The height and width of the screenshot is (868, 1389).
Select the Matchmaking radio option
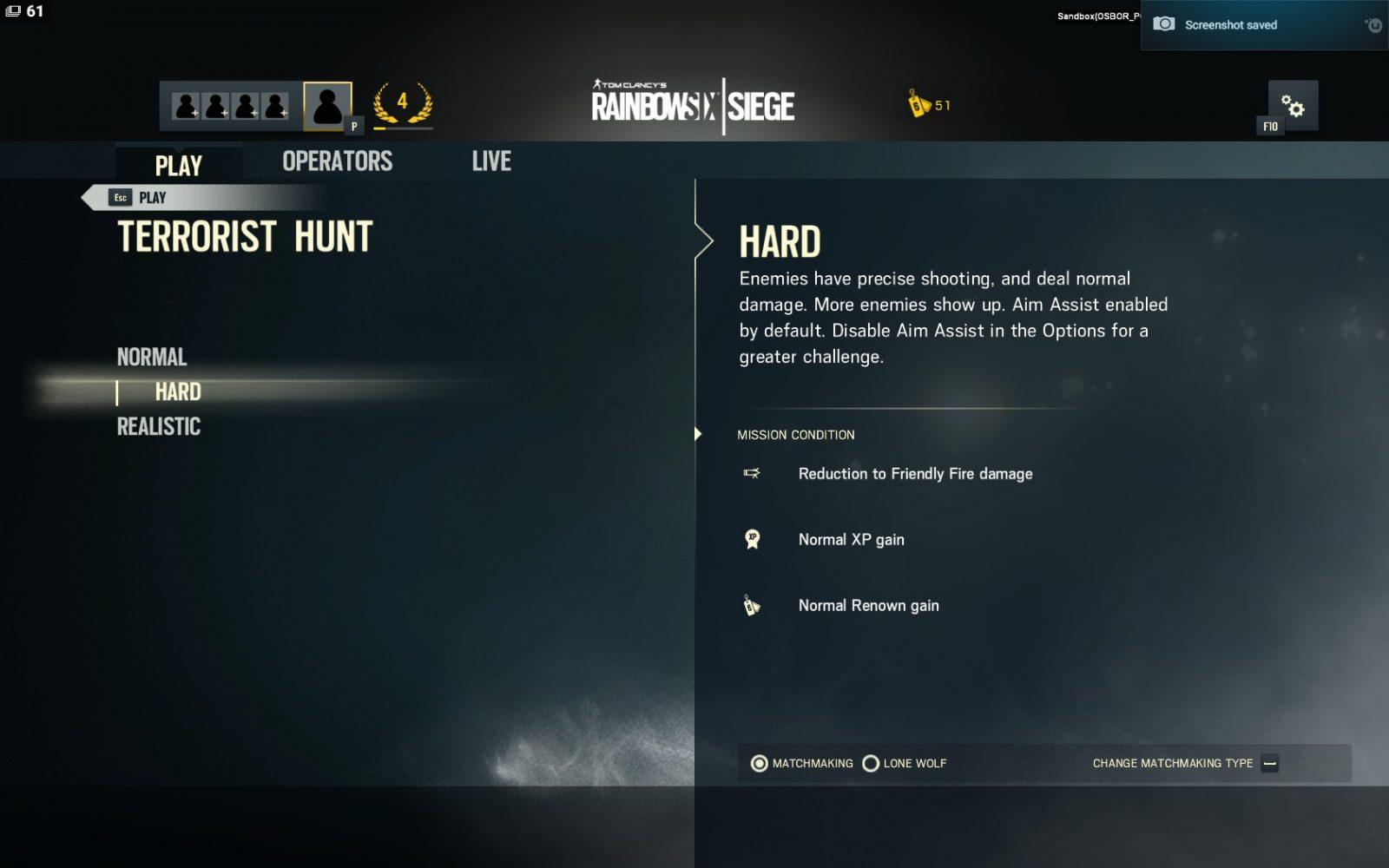click(760, 764)
